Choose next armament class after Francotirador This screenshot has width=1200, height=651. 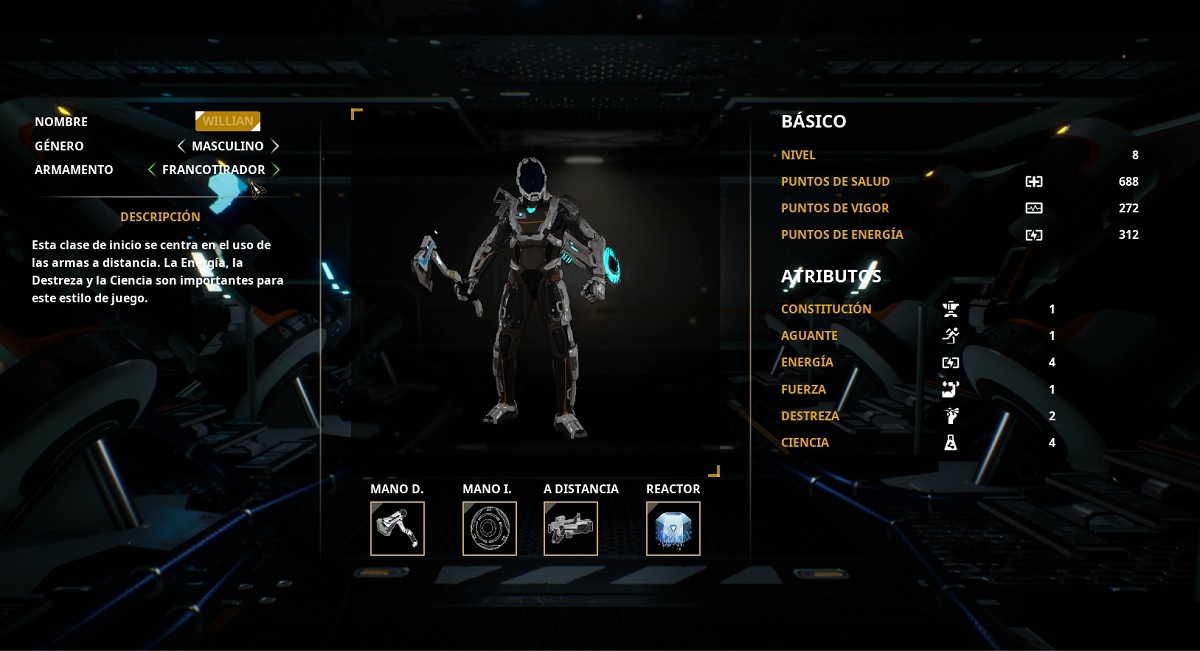pos(276,170)
